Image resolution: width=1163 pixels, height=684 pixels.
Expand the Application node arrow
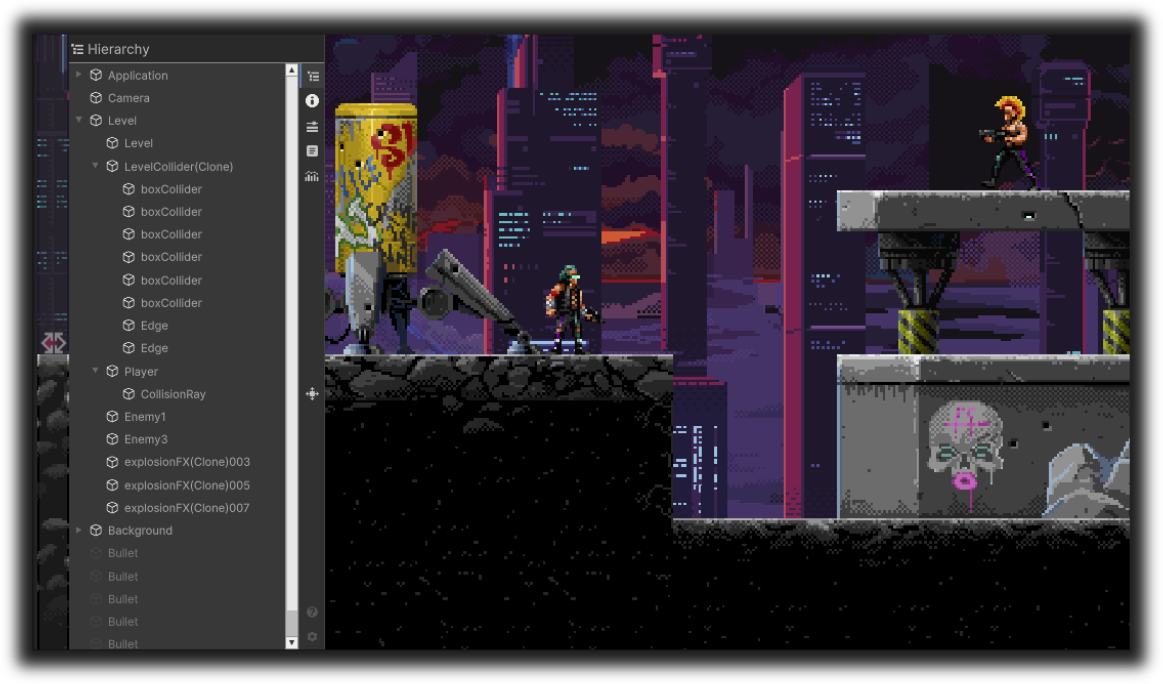79,75
